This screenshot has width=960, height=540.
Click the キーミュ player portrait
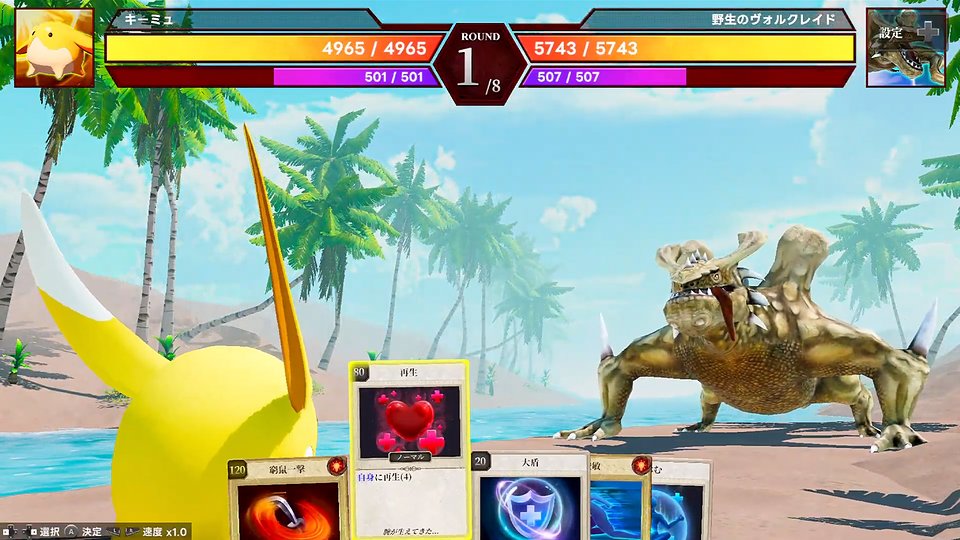pyautogui.click(x=54, y=48)
